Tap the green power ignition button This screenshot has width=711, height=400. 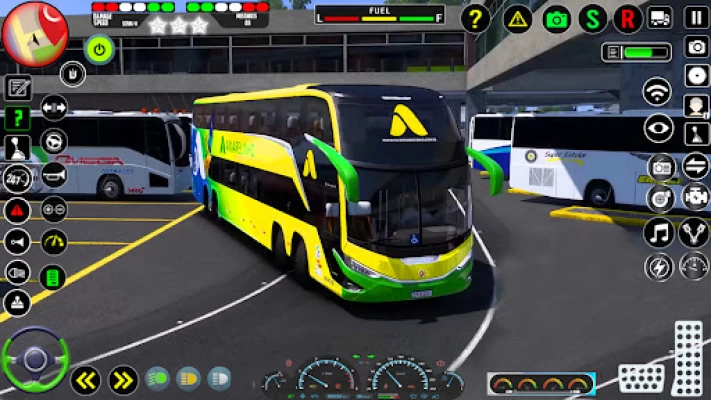[99, 47]
